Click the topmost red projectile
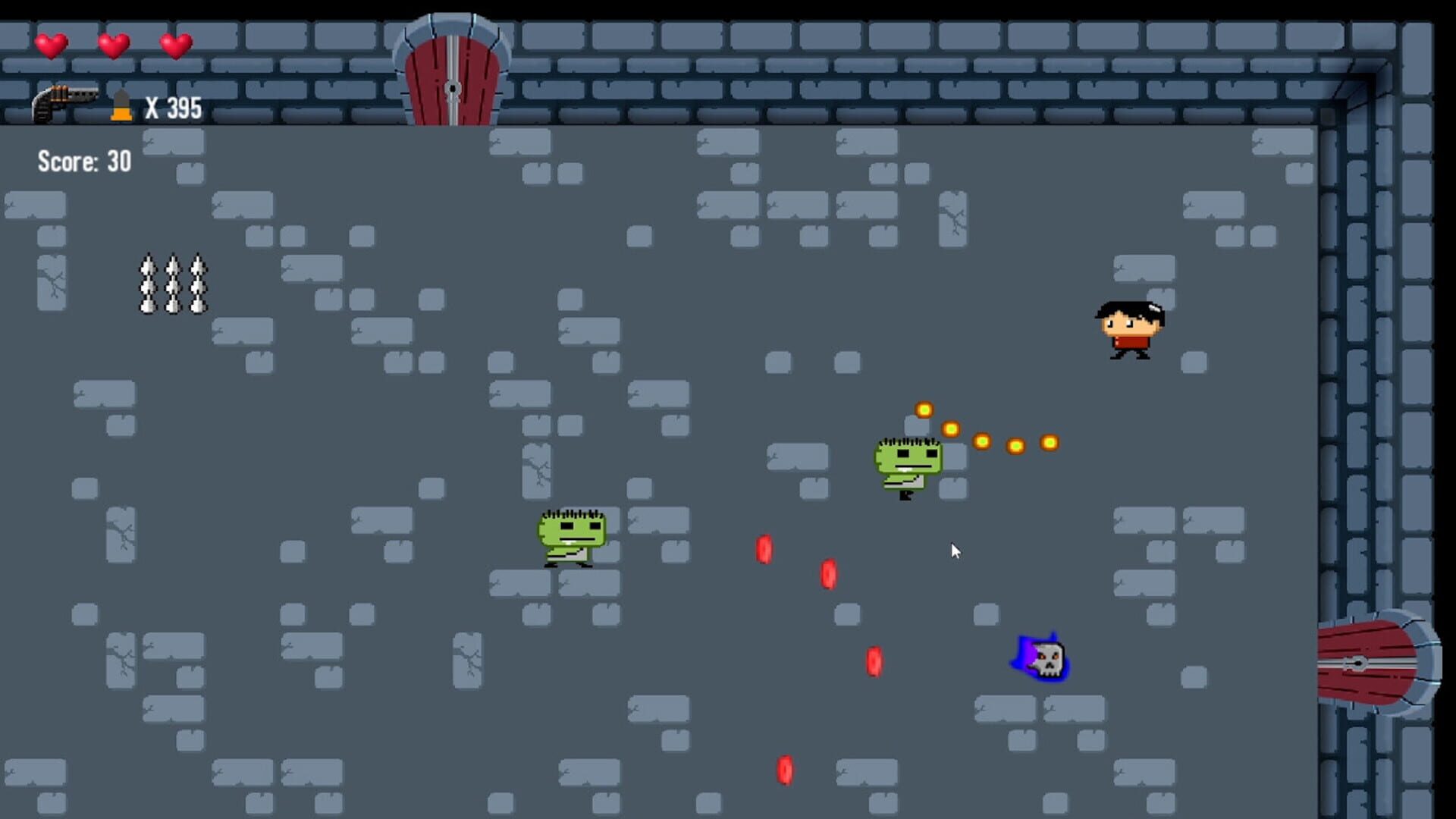This screenshot has height=819, width=1456. coord(764,550)
